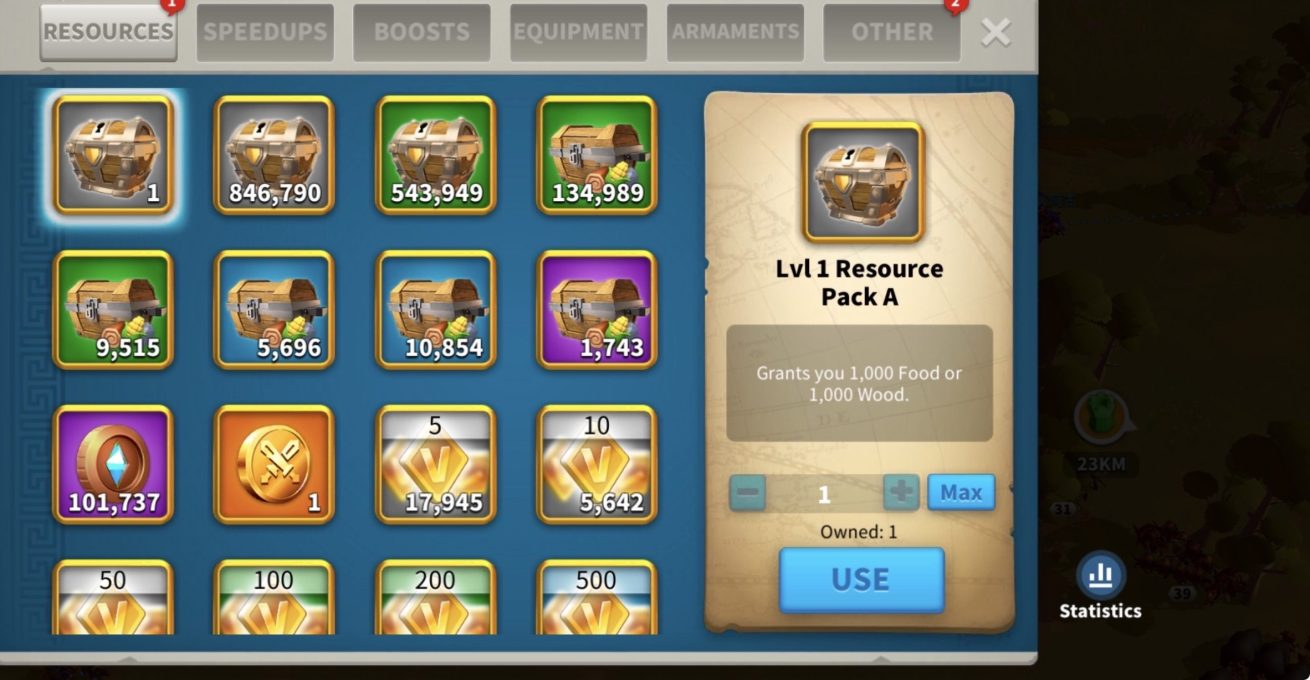This screenshot has height=680, width=1310.
Task: Show the Equipment tab
Action: pos(578,32)
